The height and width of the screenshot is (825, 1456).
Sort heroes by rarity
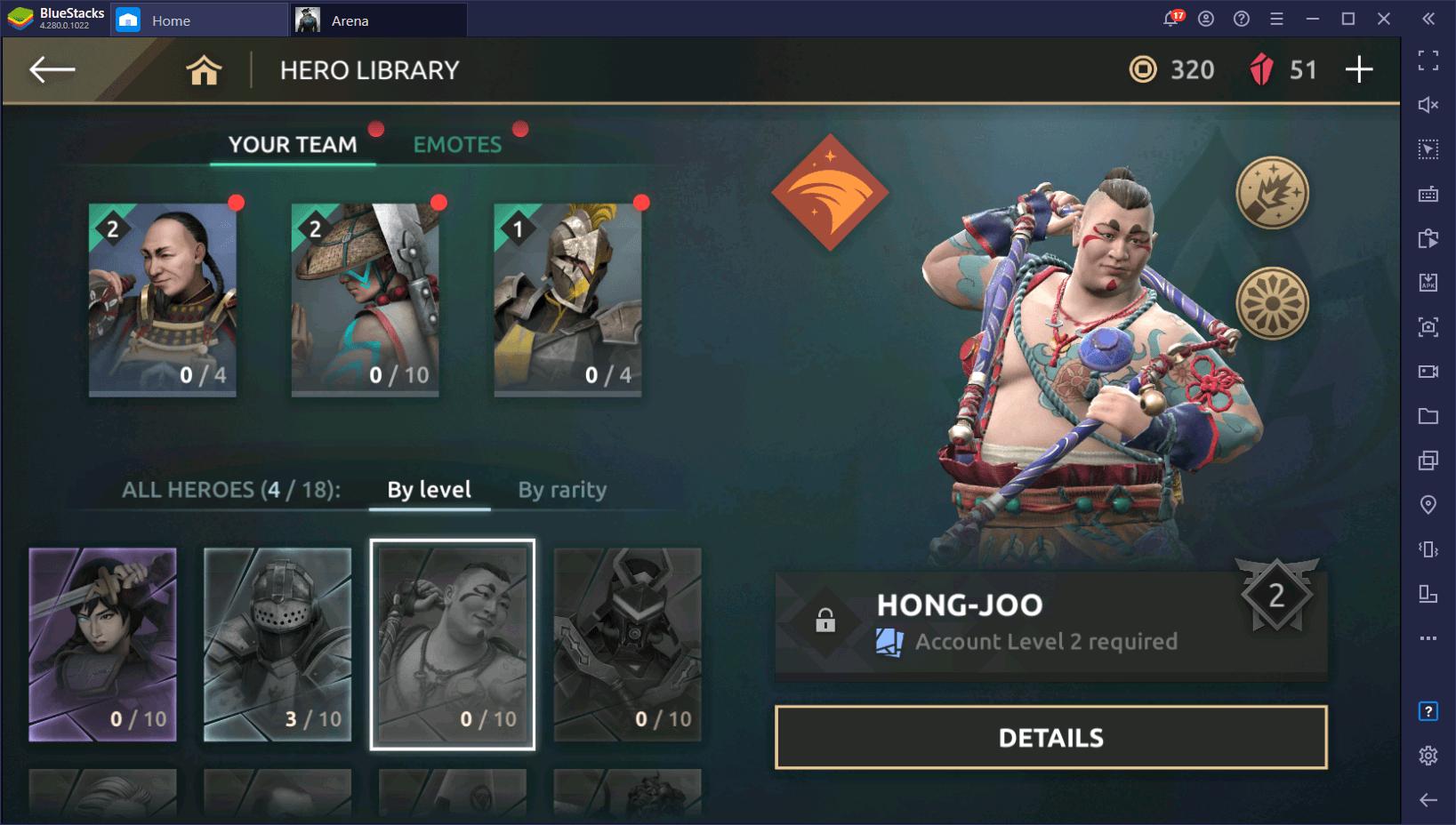(x=562, y=490)
